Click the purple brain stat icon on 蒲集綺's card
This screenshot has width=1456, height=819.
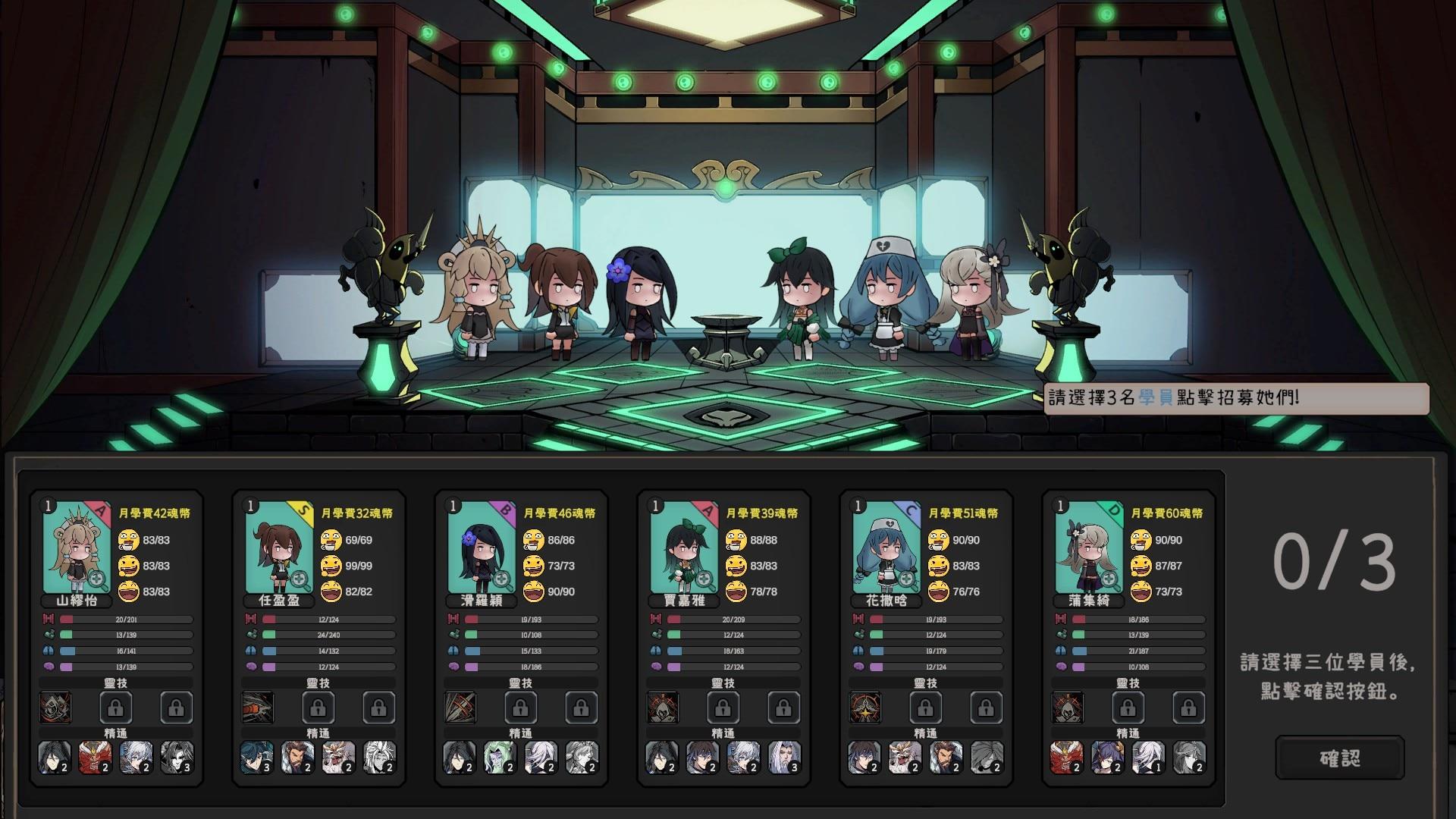1062,665
